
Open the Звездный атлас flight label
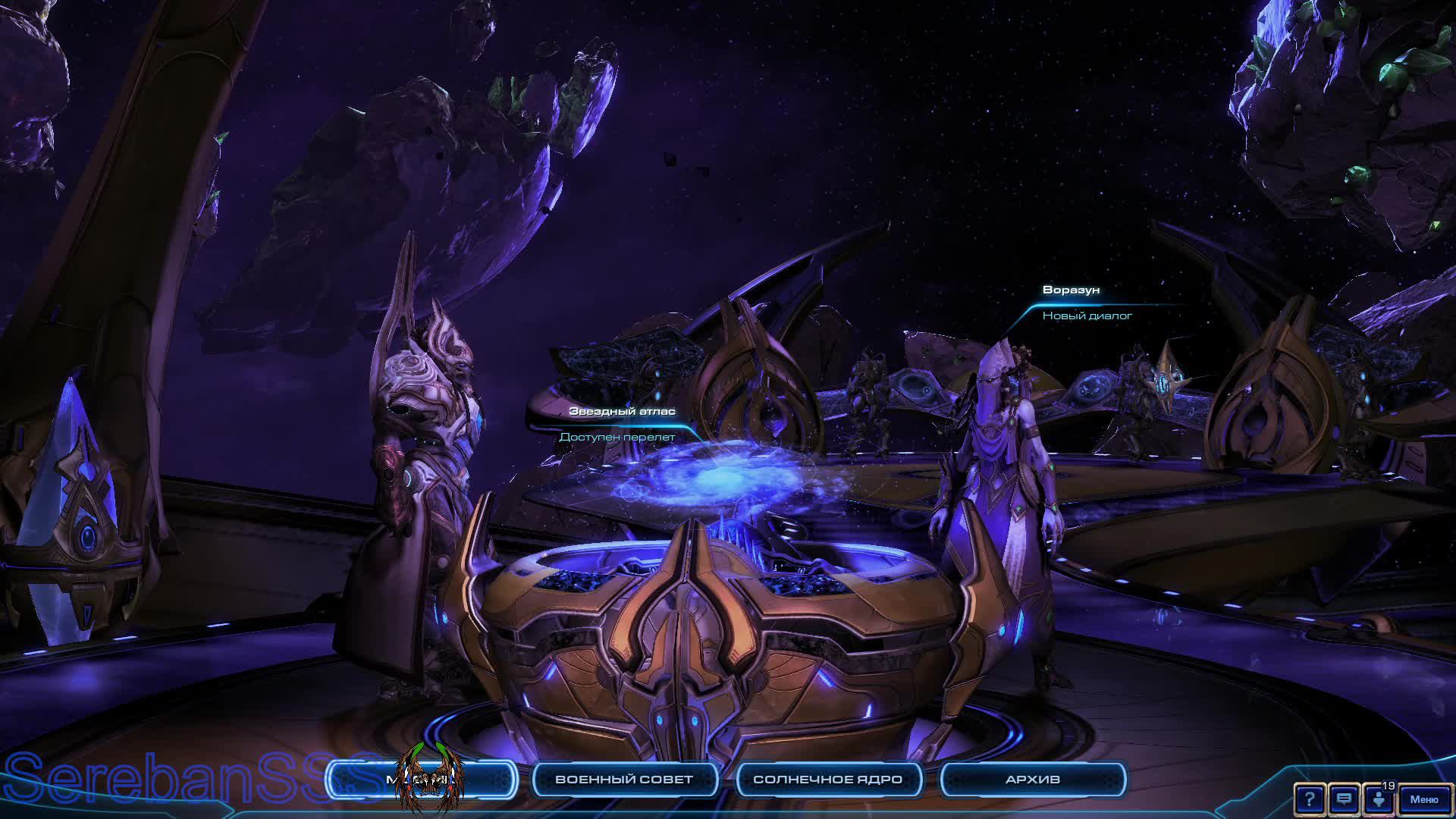tap(622, 423)
